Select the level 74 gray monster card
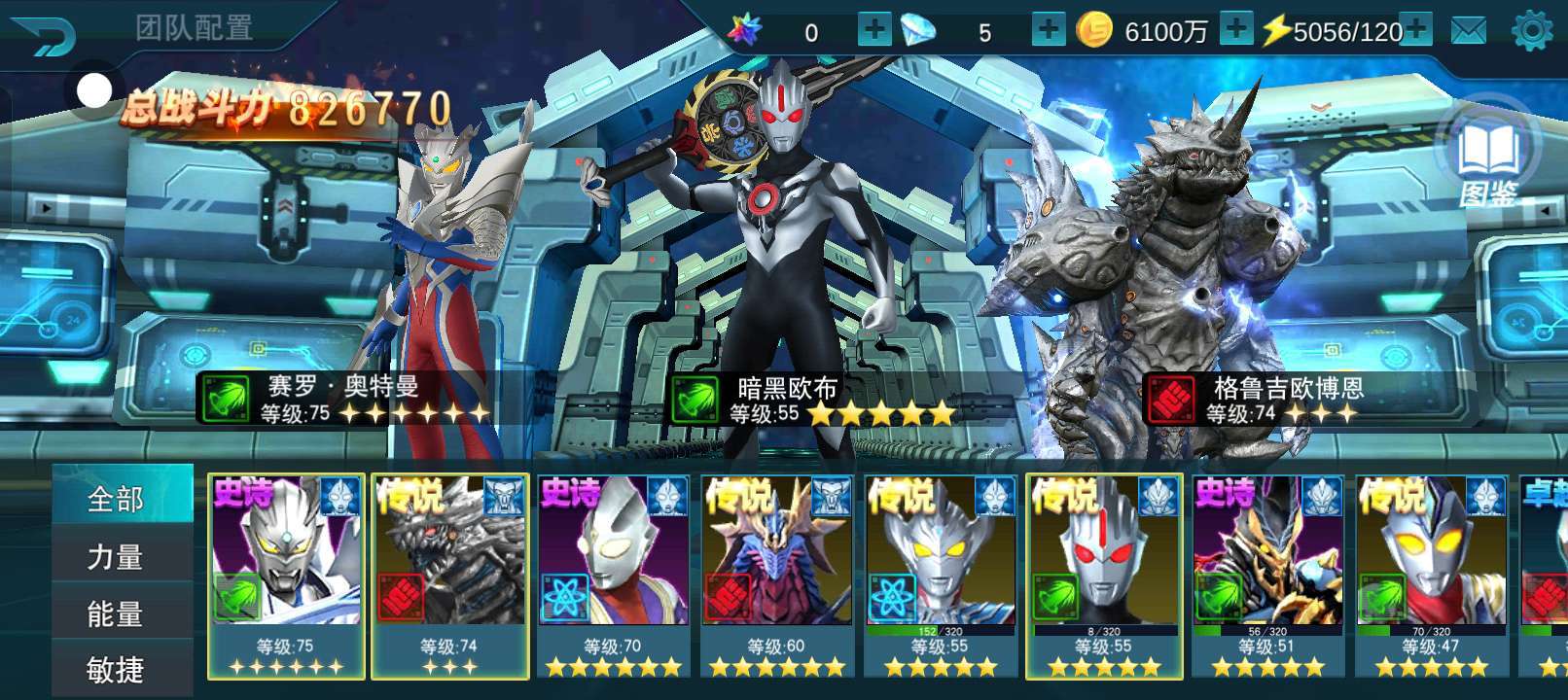 pyautogui.click(x=449, y=574)
